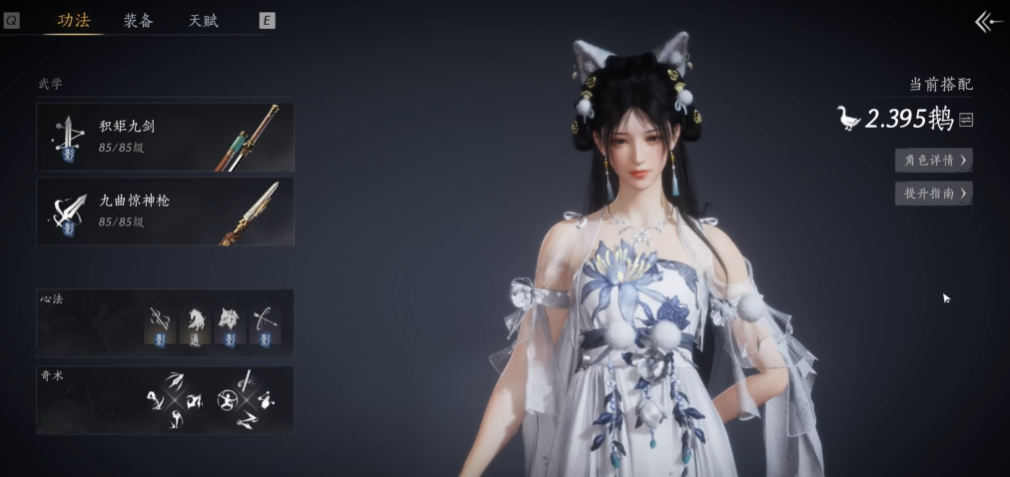
Task: Go back with the top-right arrow
Action: 988,22
